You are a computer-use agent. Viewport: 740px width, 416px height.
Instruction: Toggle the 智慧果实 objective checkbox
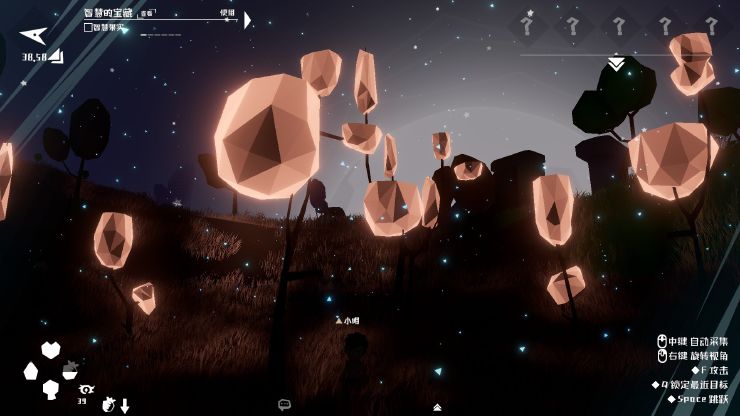click(88, 28)
